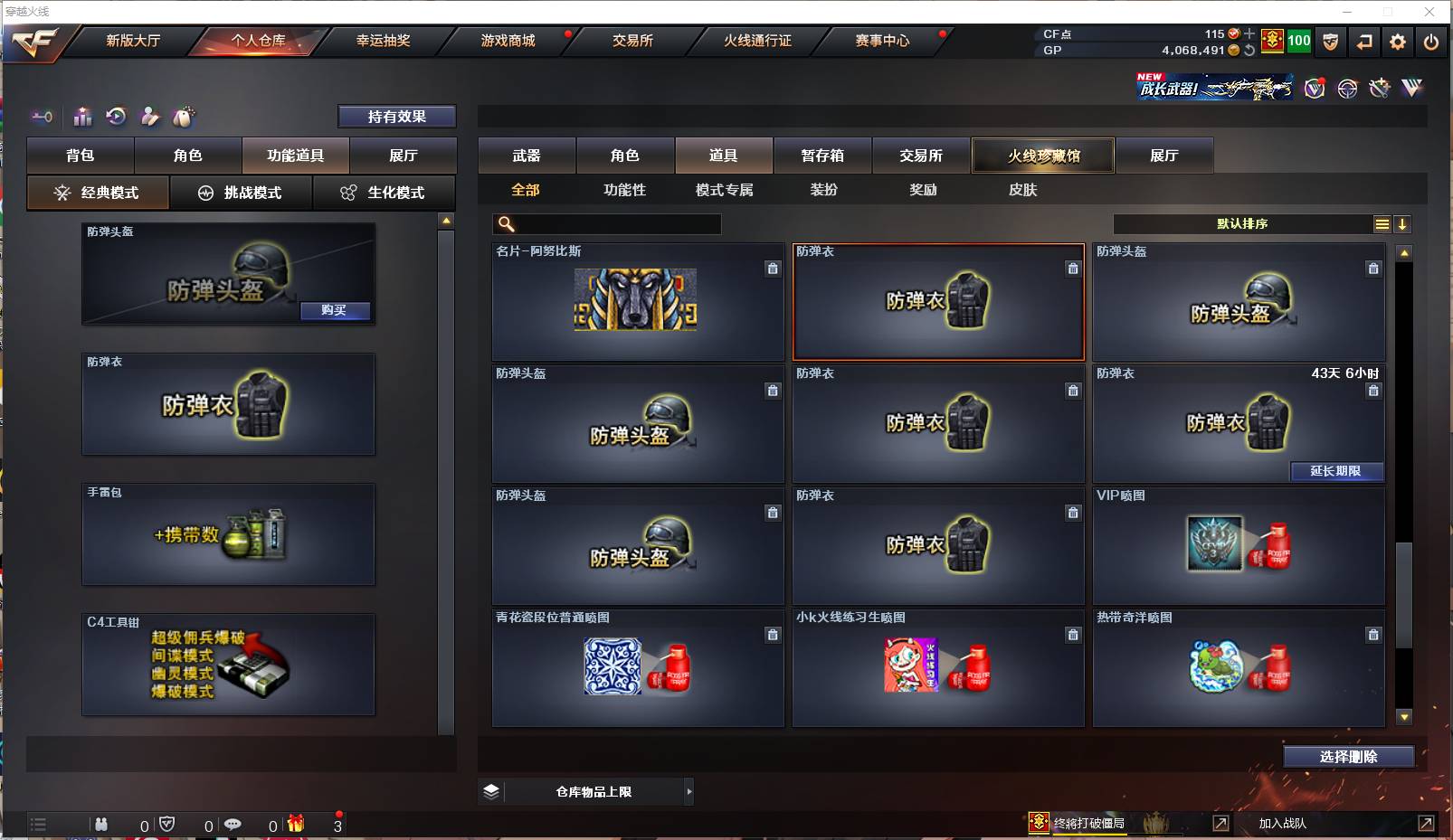
Task: Switch to 挑战模式 mode
Action: (x=242, y=193)
